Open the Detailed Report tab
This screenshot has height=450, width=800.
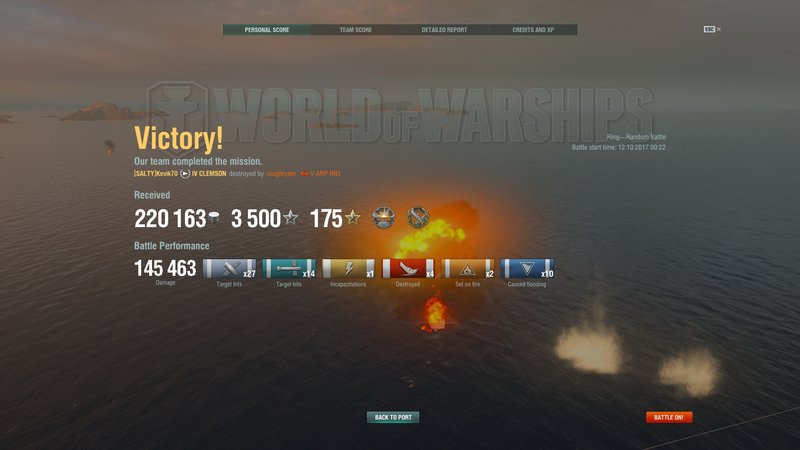(x=444, y=30)
